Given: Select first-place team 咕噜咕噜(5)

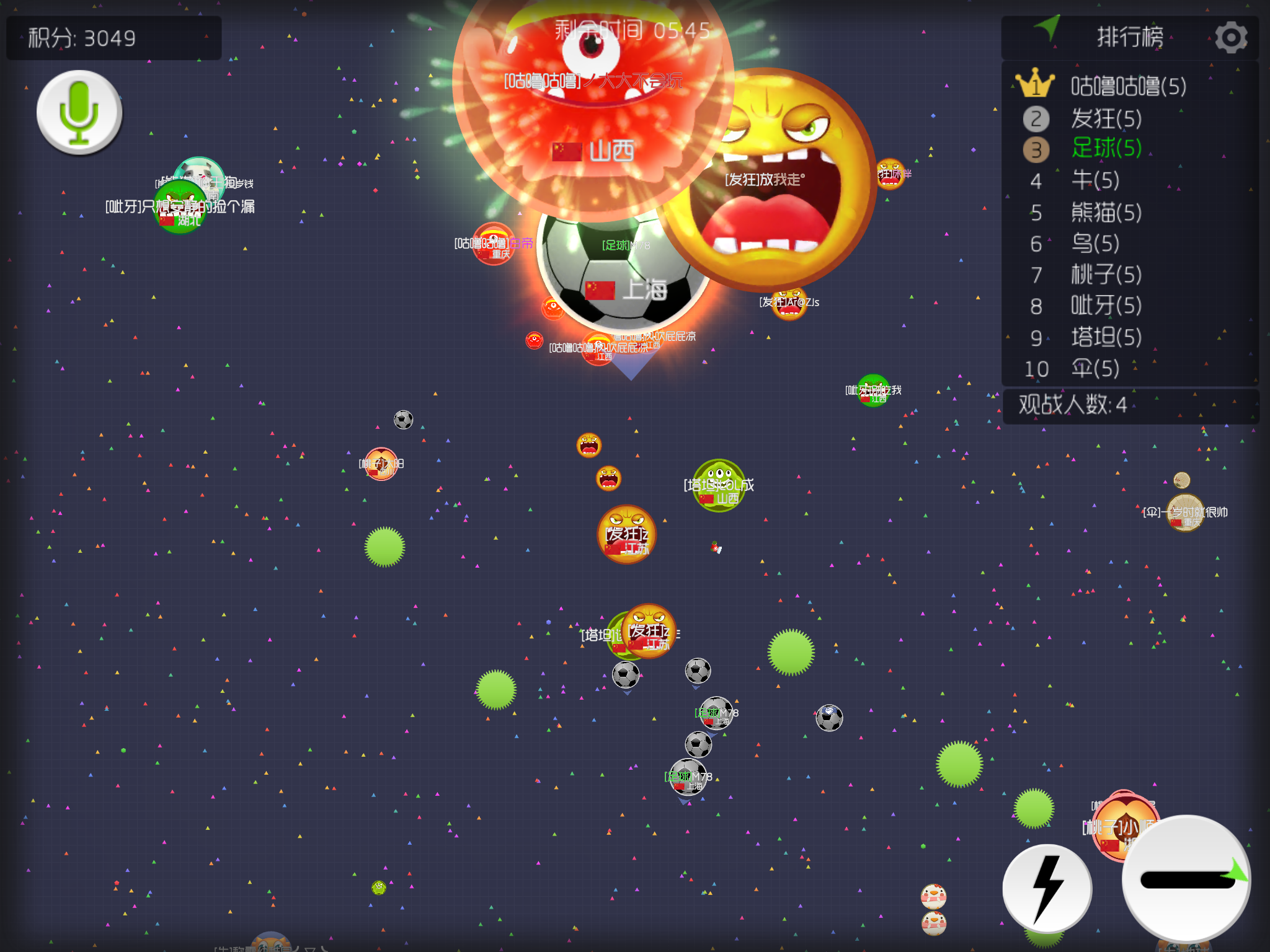Looking at the screenshot, I should pos(1128,86).
